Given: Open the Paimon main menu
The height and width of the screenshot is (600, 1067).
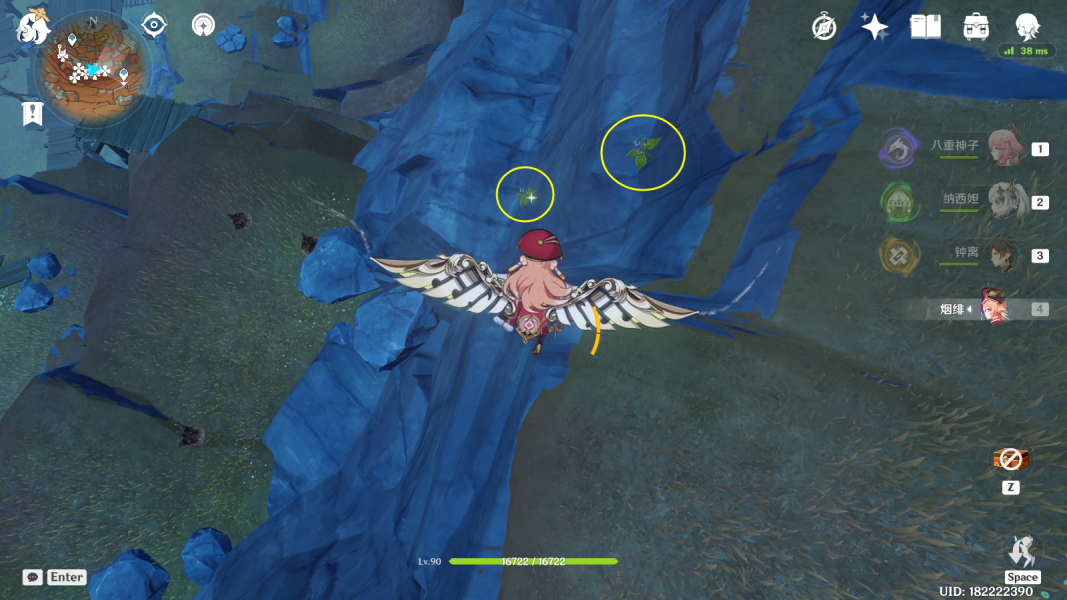Looking at the screenshot, I should tap(33, 27).
